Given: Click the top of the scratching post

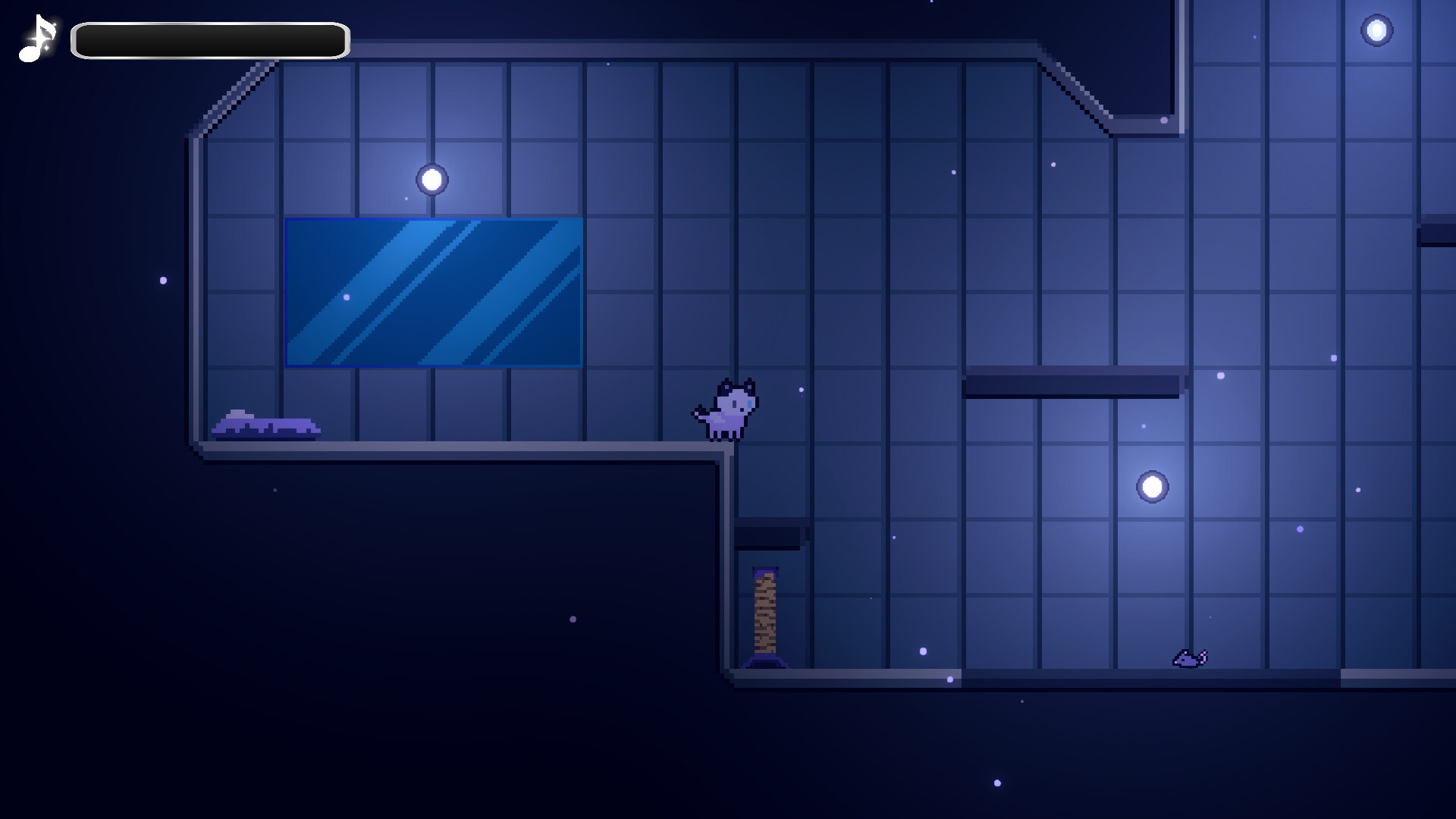Looking at the screenshot, I should click(x=764, y=570).
